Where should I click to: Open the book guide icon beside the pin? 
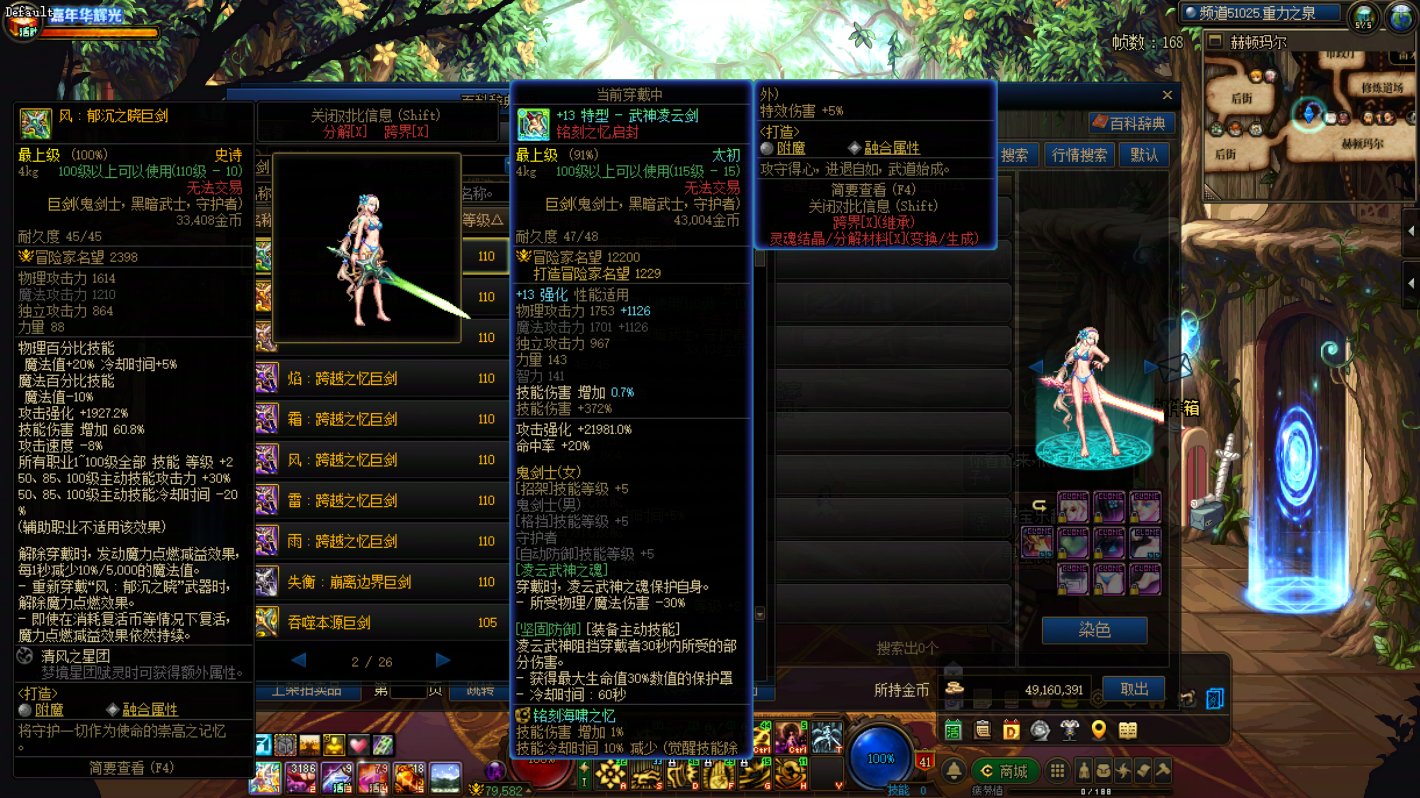(x=1130, y=731)
